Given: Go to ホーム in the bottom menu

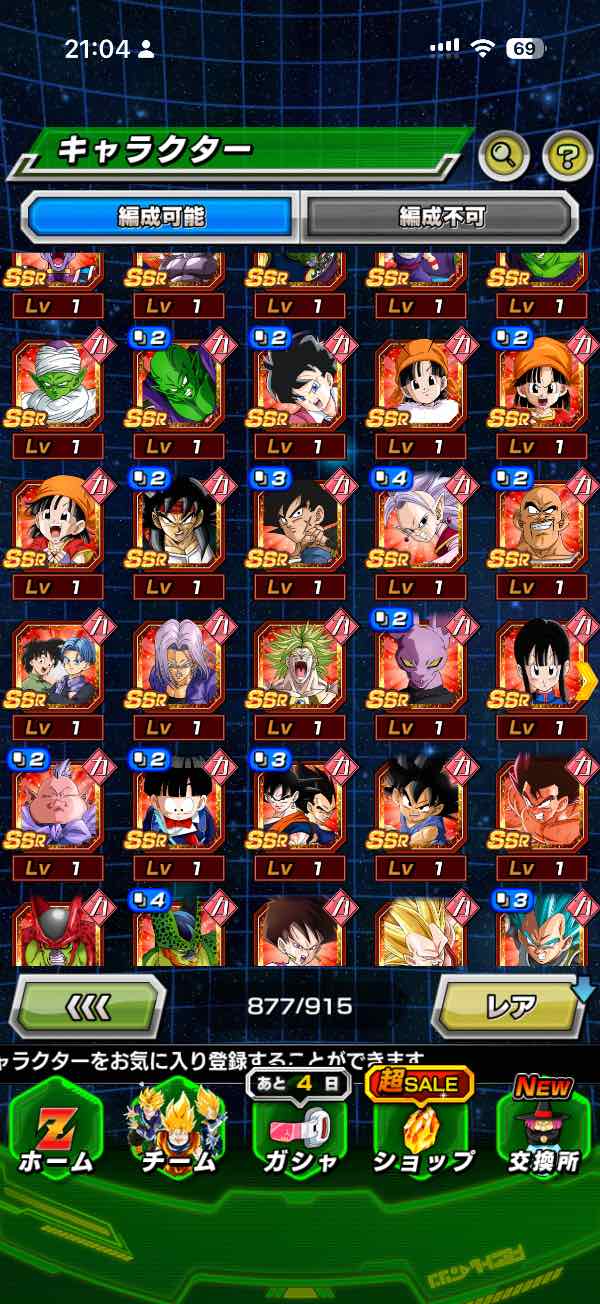Looking at the screenshot, I should point(55,1131).
